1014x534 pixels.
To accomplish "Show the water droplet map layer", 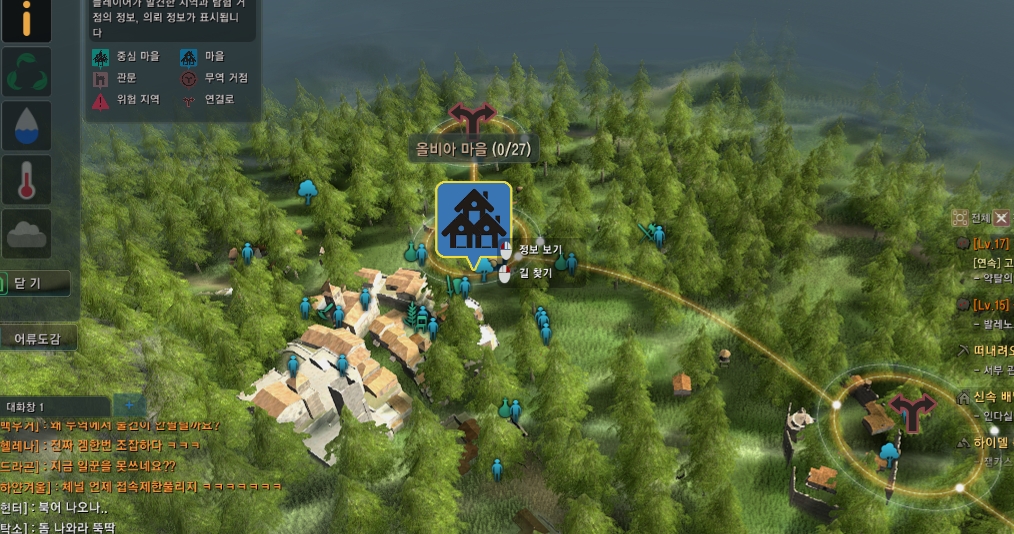I will pos(26,125).
